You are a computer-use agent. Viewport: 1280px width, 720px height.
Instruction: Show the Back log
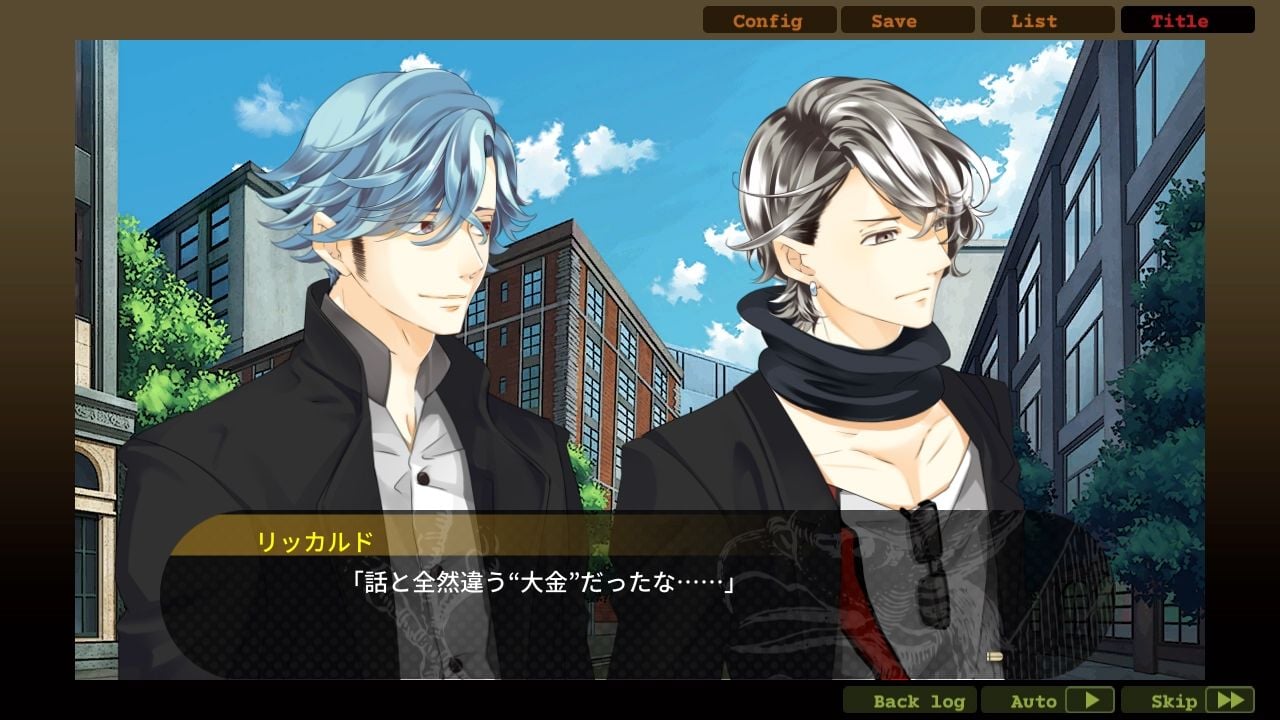(908, 700)
